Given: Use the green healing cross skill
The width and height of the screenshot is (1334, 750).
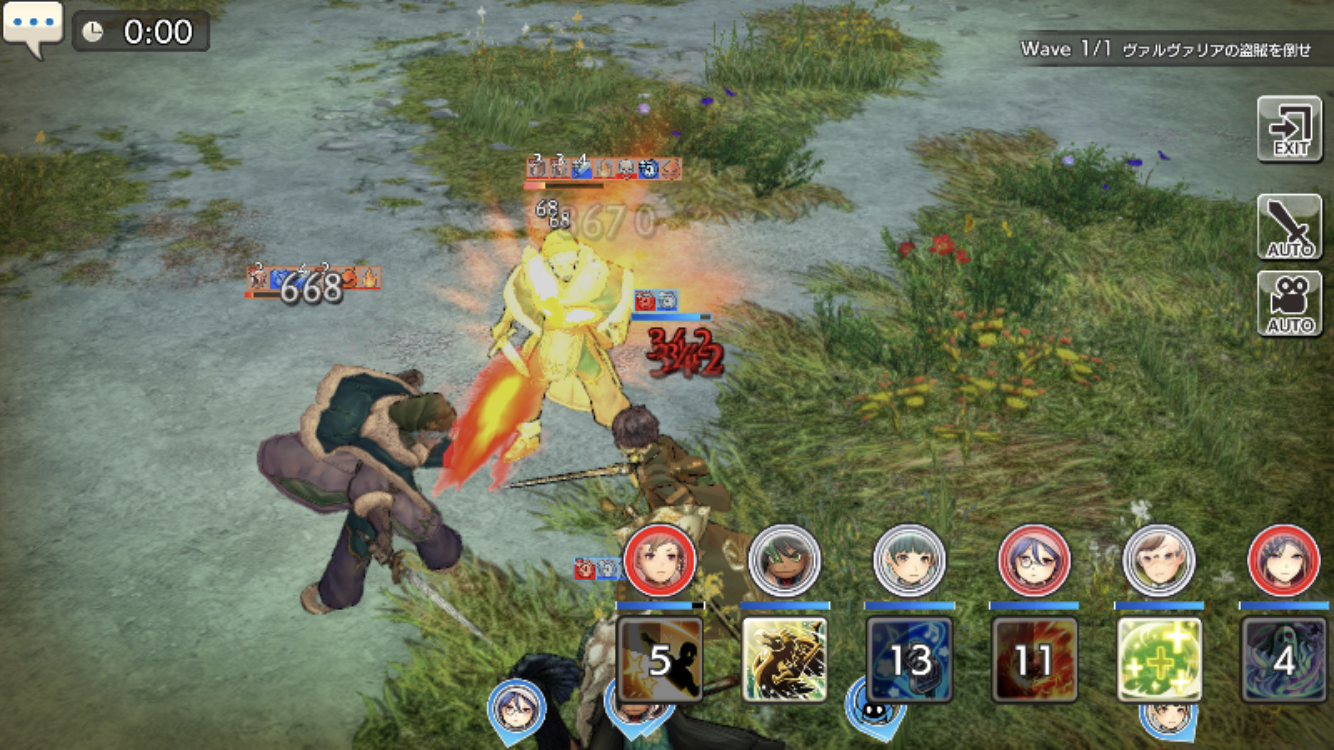Looking at the screenshot, I should click(1159, 659).
